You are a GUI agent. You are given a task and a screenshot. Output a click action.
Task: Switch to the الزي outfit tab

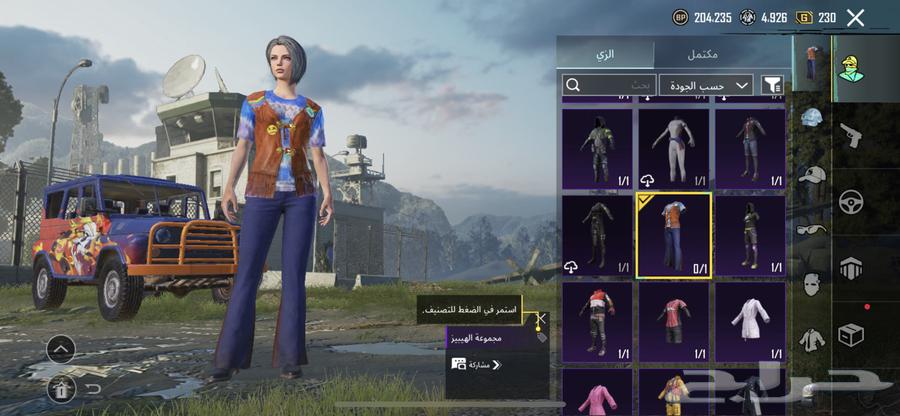(606, 53)
